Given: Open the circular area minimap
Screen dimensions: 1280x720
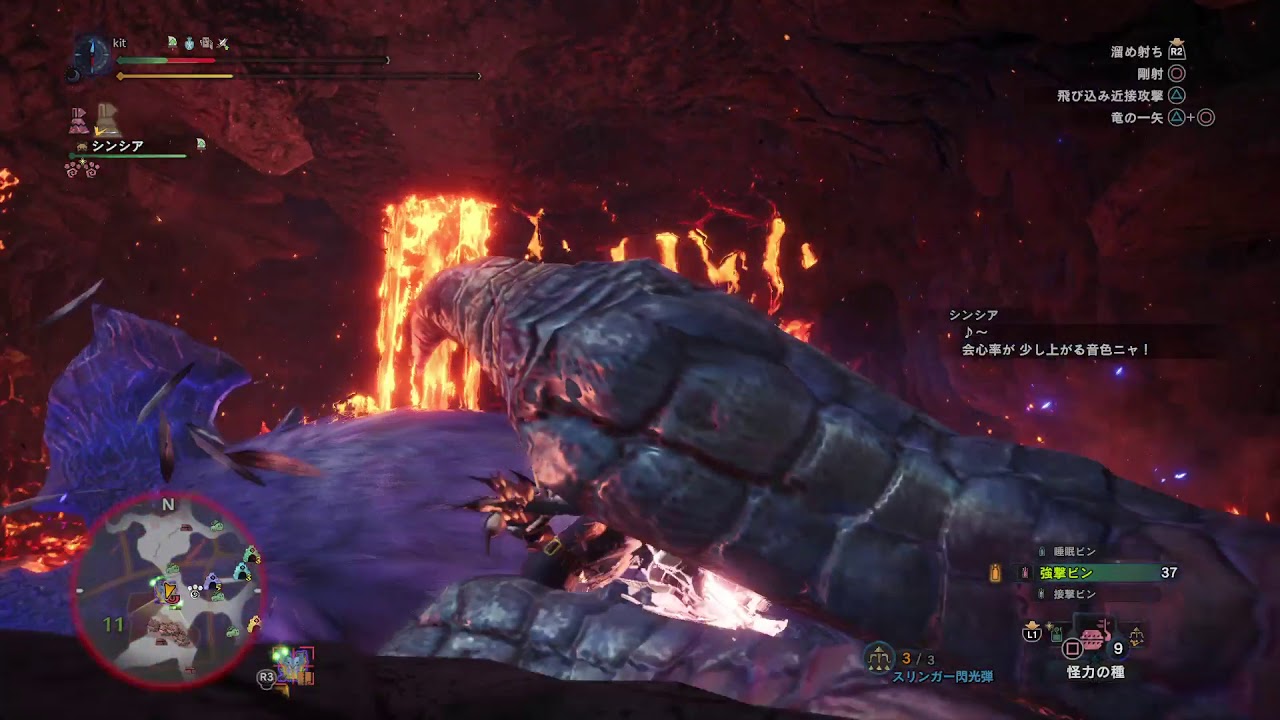Looking at the screenshot, I should click(168, 591).
